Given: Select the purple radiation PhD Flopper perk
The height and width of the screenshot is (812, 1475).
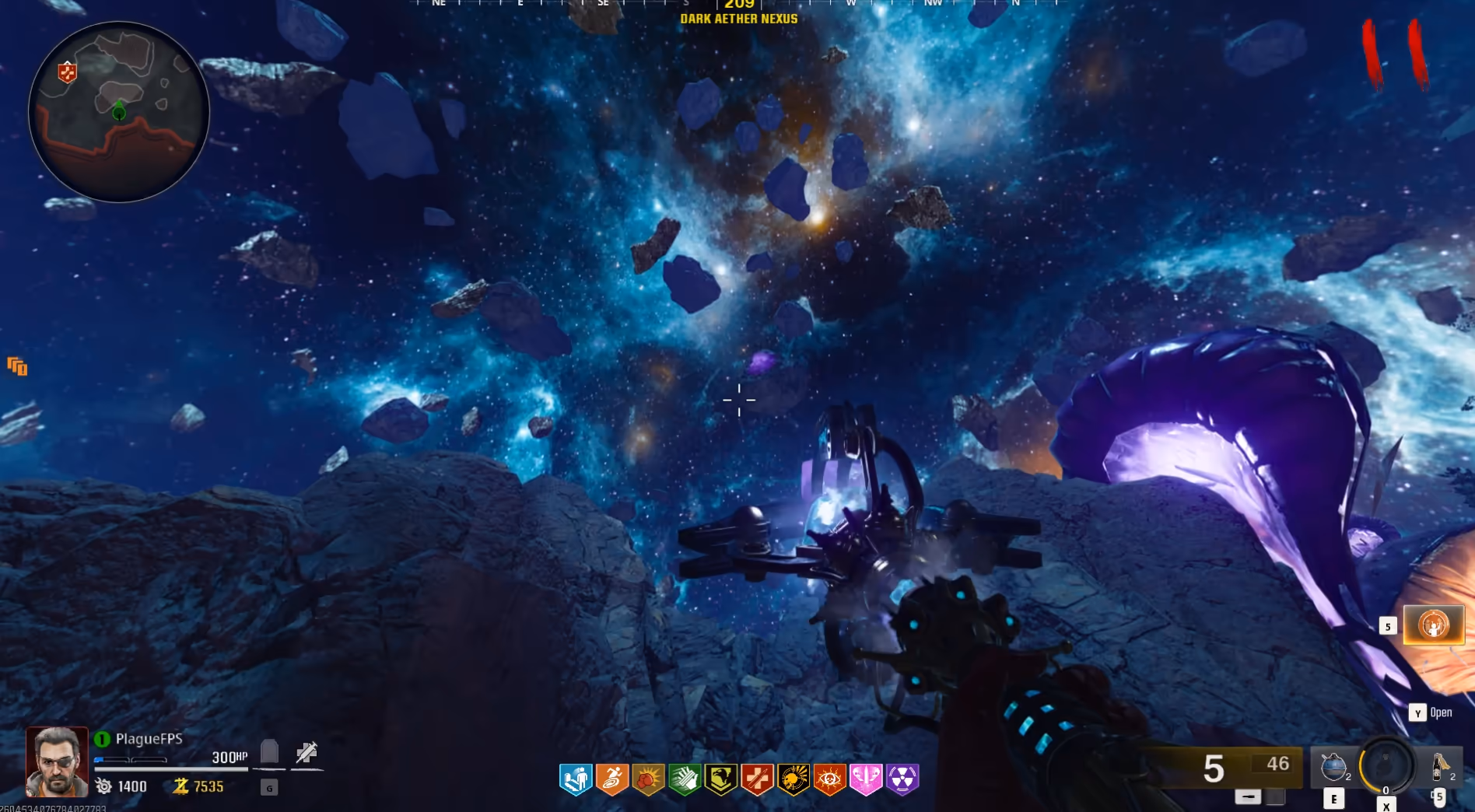Looking at the screenshot, I should pyautogui.click(x=902, y=779).
